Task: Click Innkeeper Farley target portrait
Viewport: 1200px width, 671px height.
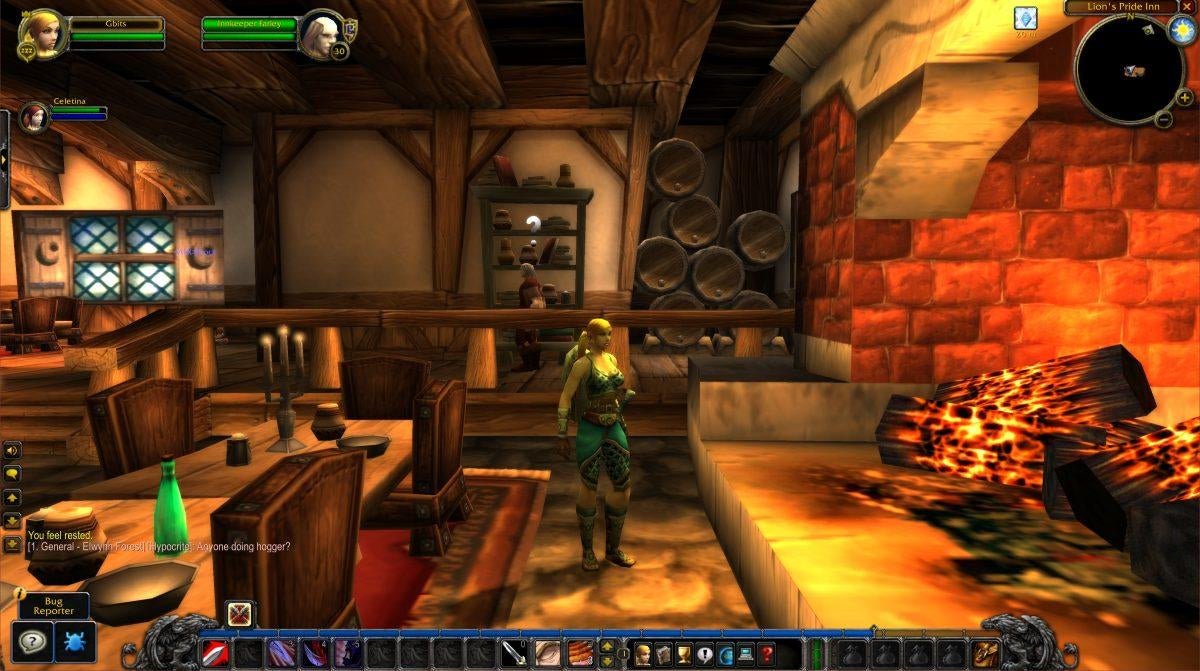Action: [321, 33]
